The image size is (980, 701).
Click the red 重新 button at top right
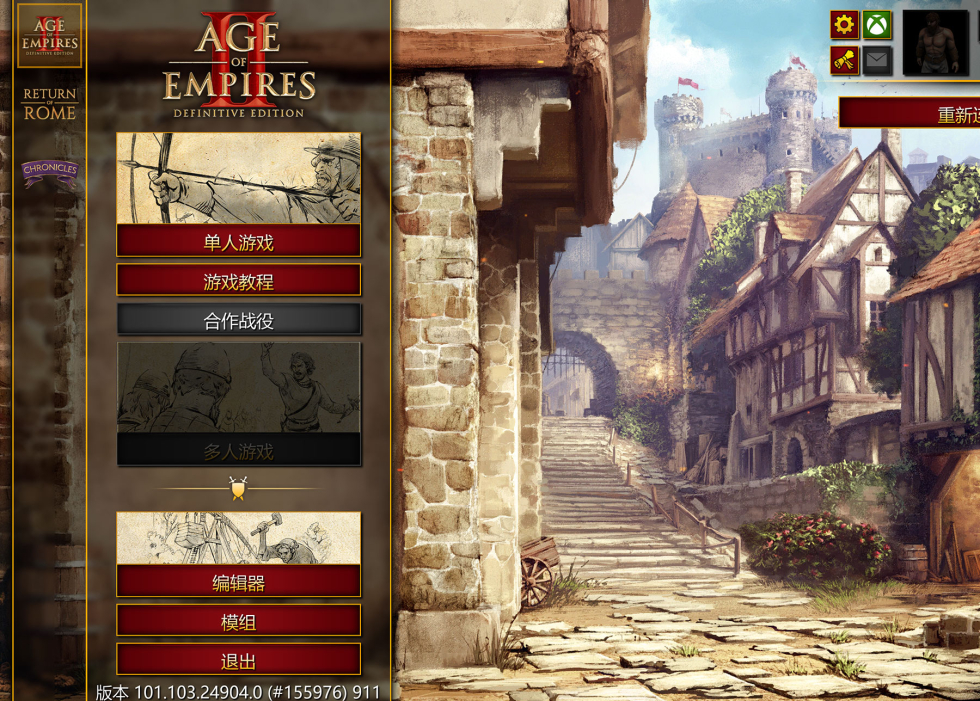tap(910, 113)
